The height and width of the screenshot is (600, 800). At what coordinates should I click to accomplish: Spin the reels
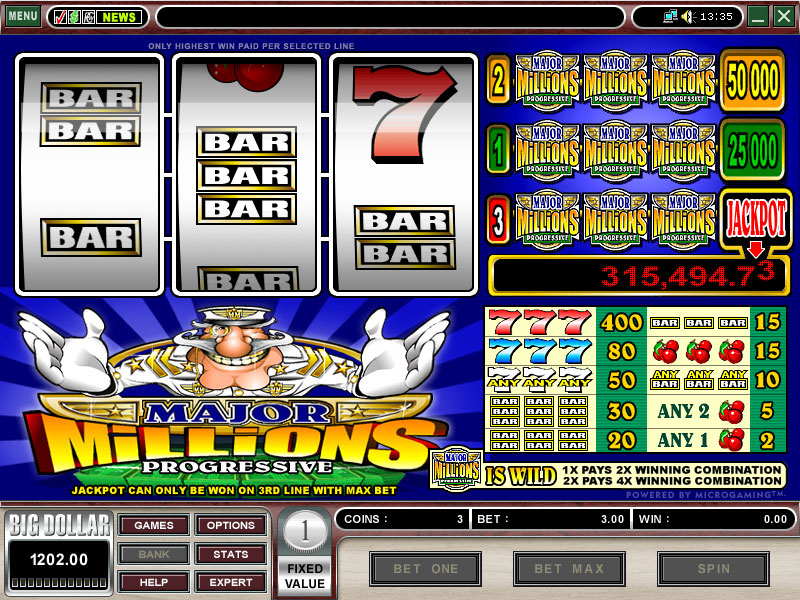tap(713, 569)
